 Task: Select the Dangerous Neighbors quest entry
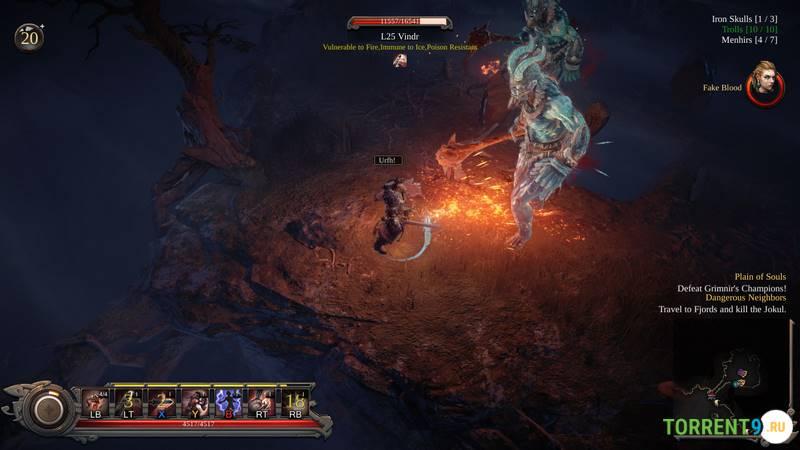pyautogui.click(x=745, y=298)
